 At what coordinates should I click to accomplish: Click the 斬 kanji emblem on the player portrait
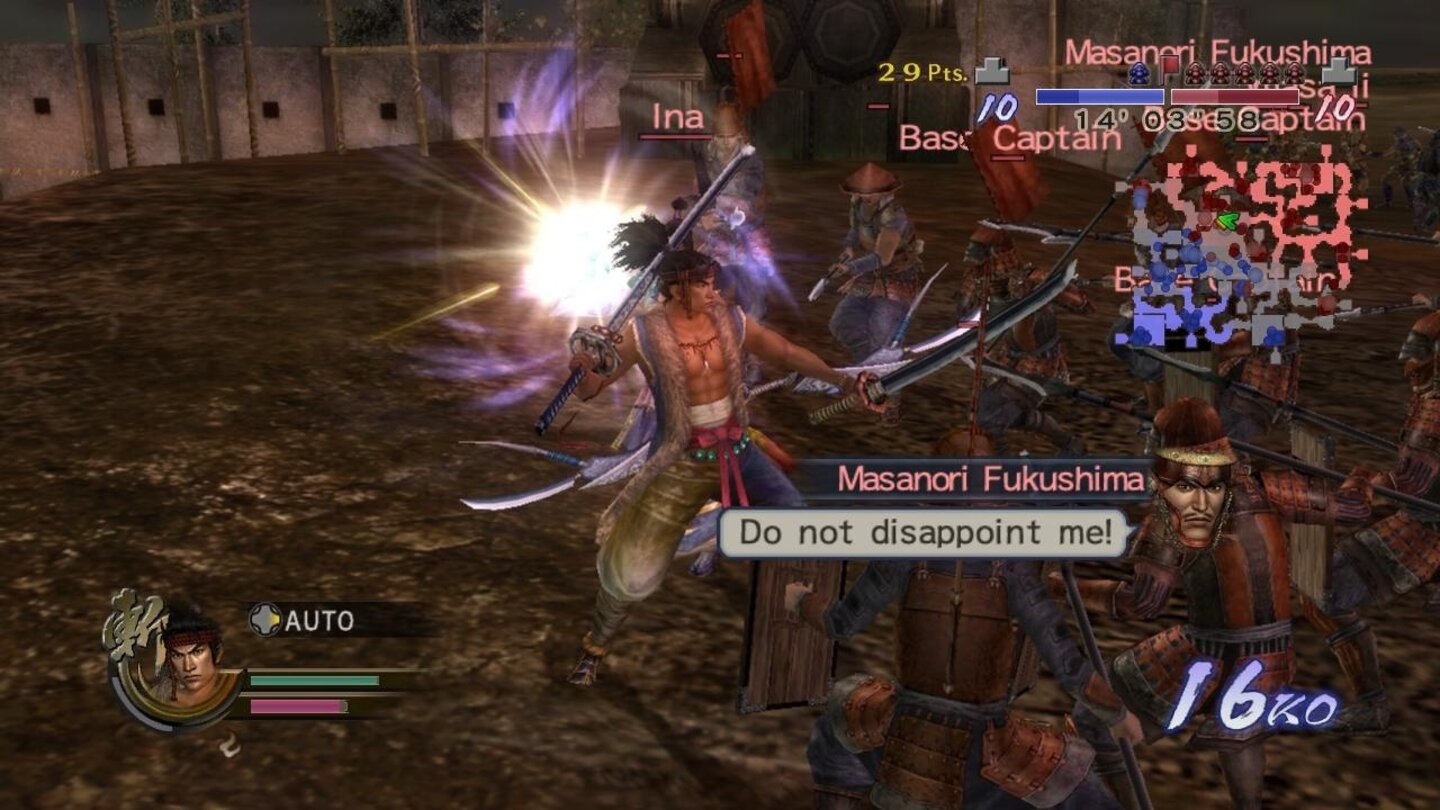coord(131,625)
